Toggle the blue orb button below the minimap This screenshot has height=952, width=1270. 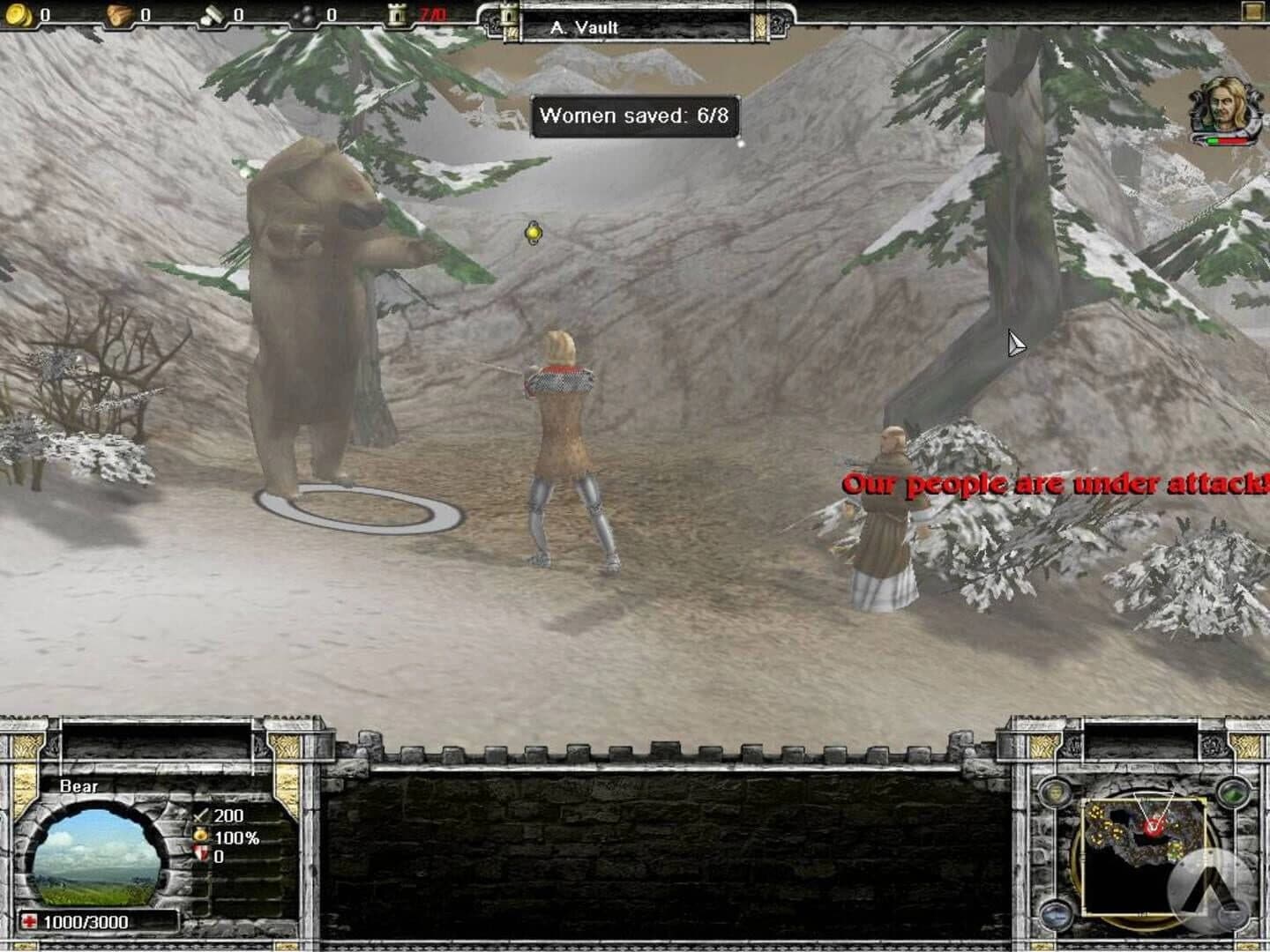pyautogui.click(x=1056, y=914)
